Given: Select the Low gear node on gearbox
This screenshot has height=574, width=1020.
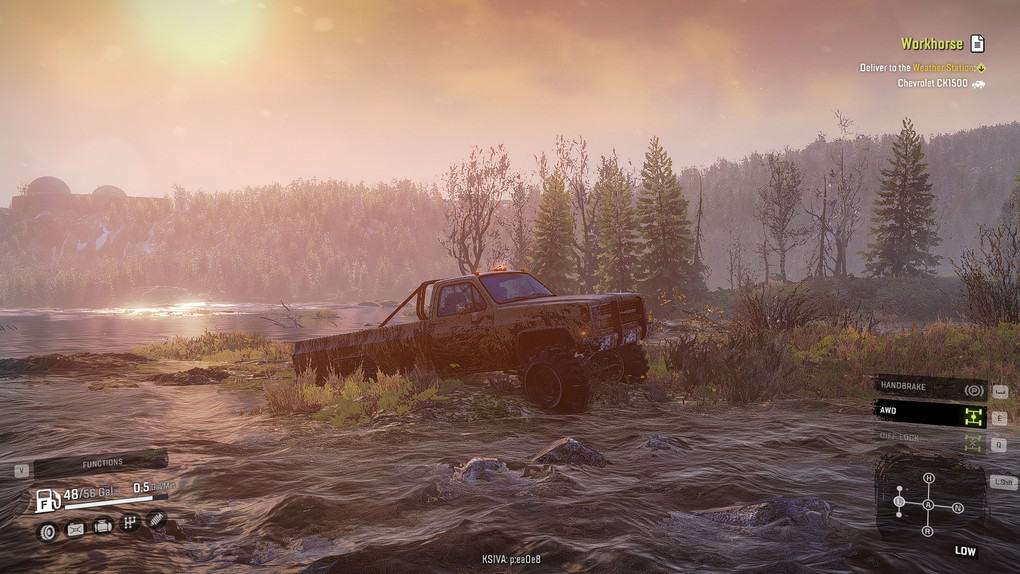Looking at the screenshot, I should pos(899,501).
